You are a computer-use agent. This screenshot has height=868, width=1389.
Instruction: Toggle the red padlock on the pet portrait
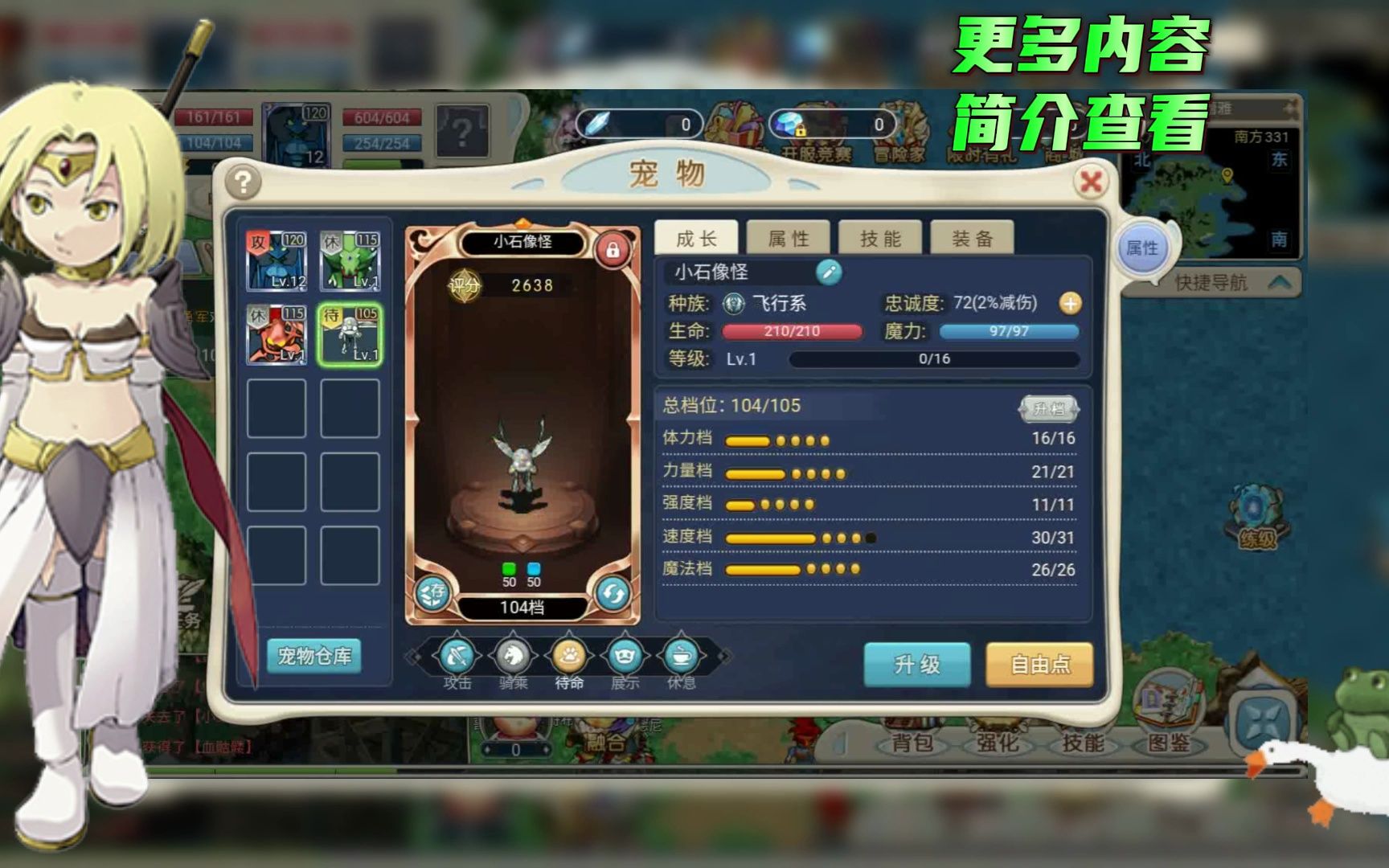coord(614,251)
